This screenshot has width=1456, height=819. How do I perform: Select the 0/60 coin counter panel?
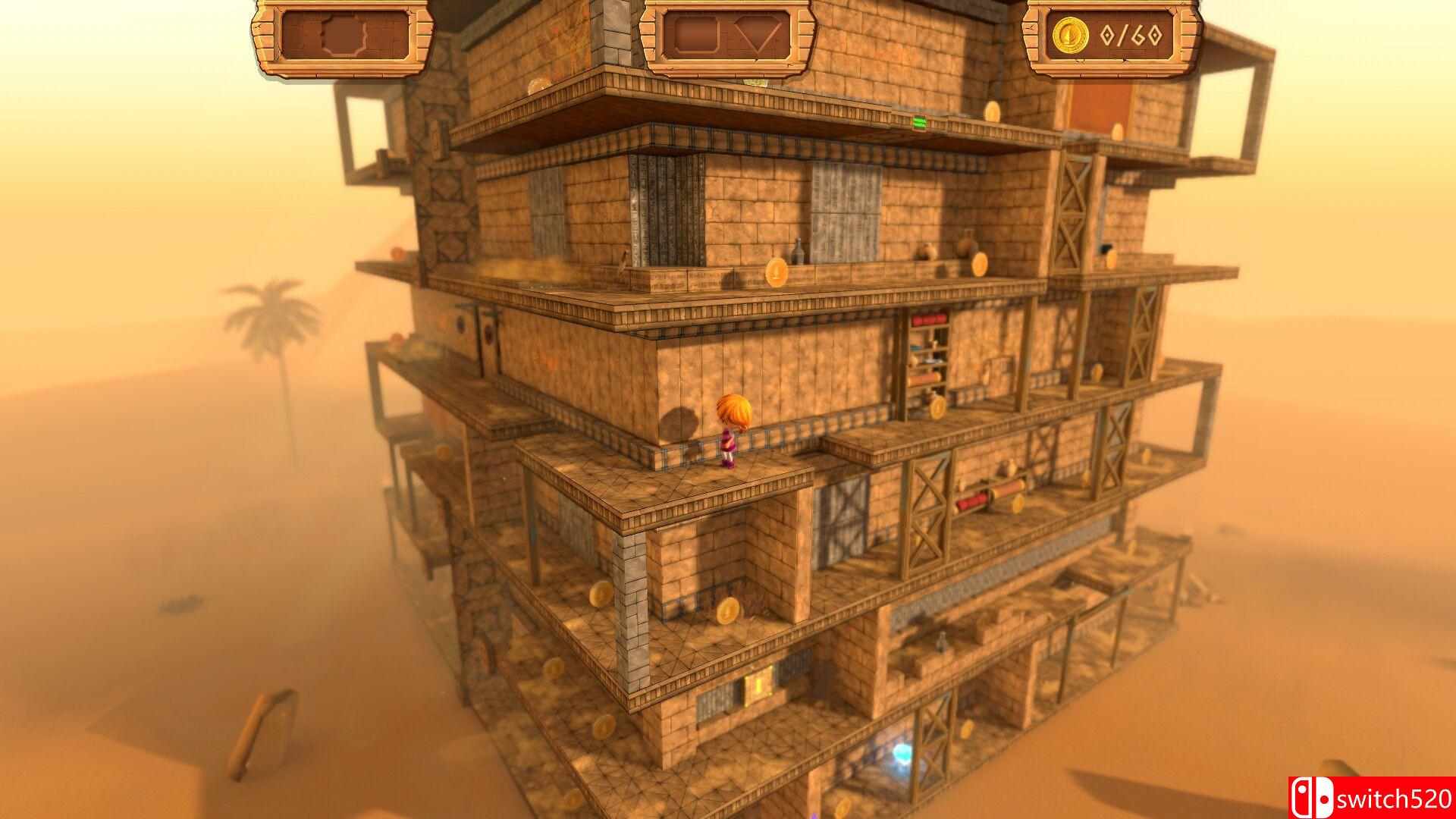[x=1119, y=34]
